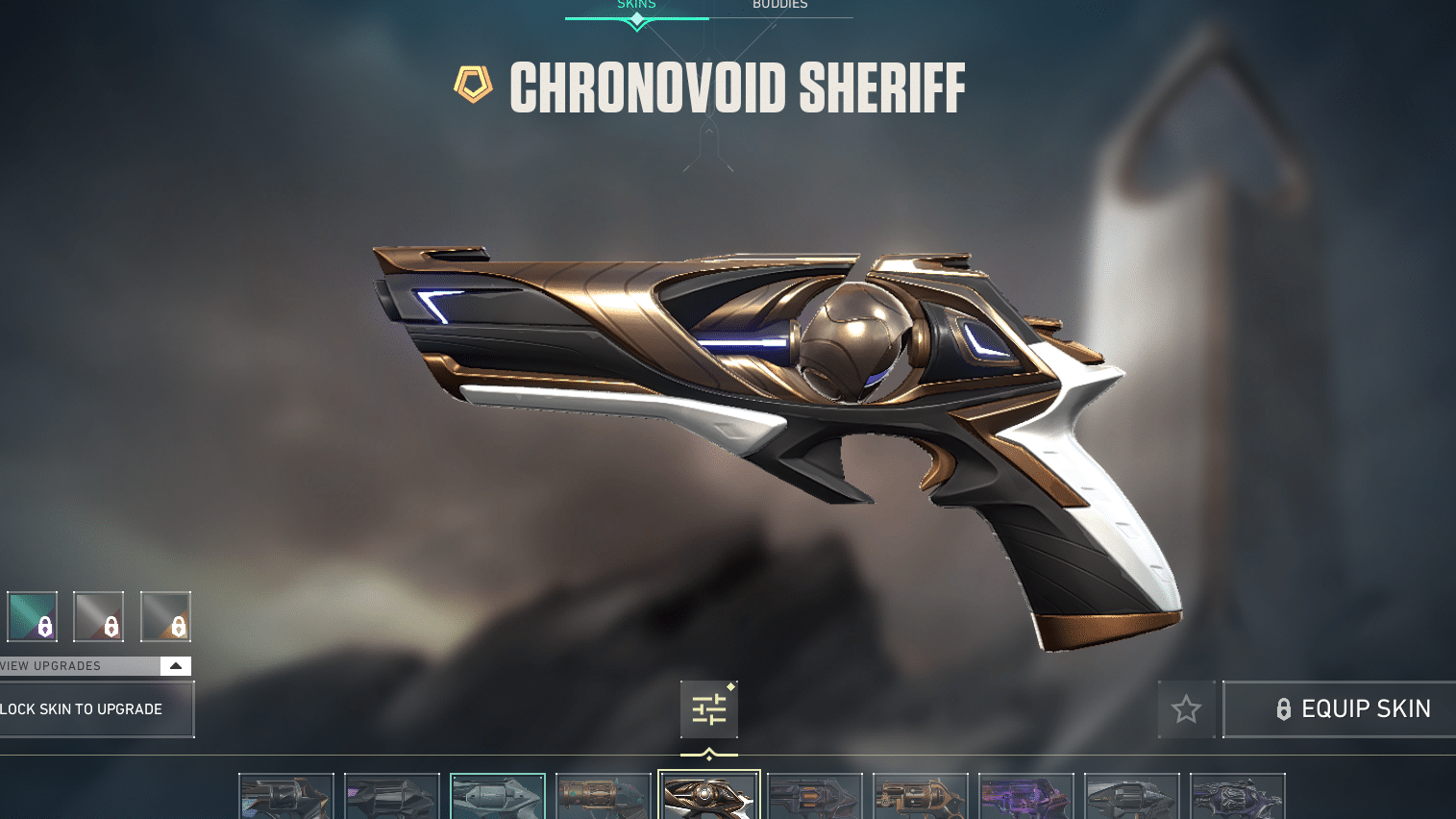
Task: Expand the upgrades section via upward chevron
Action: point(175,665)
